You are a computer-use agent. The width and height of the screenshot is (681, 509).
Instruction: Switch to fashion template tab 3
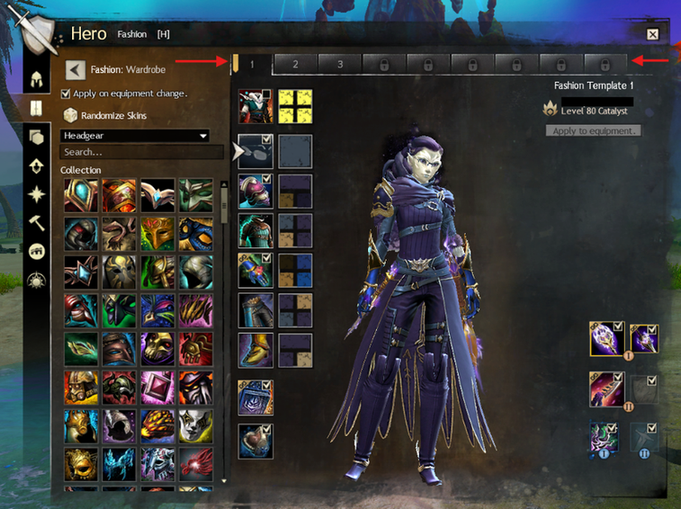(x=340, y=64)
